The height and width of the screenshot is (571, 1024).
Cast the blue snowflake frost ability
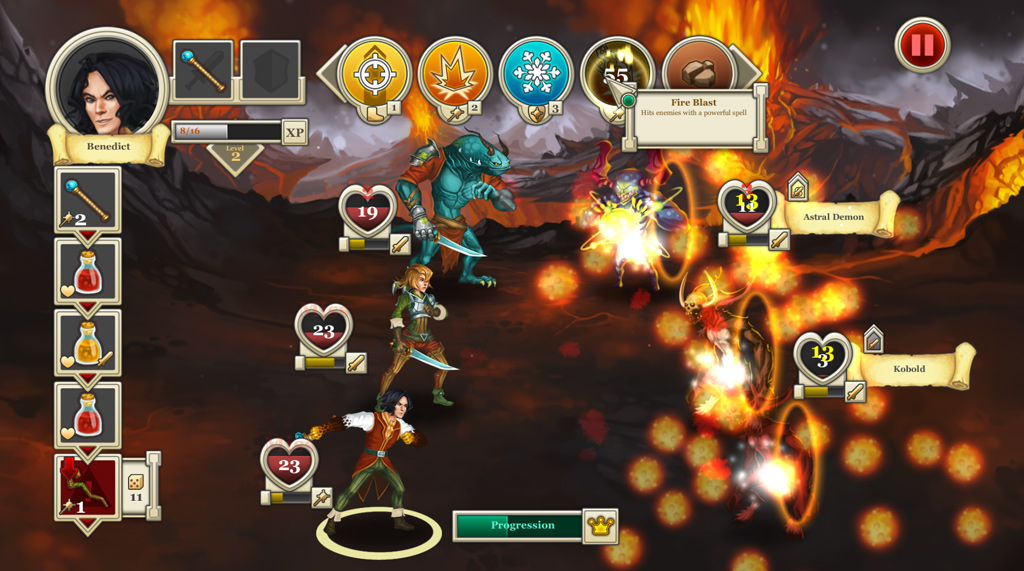pos(536,74)
